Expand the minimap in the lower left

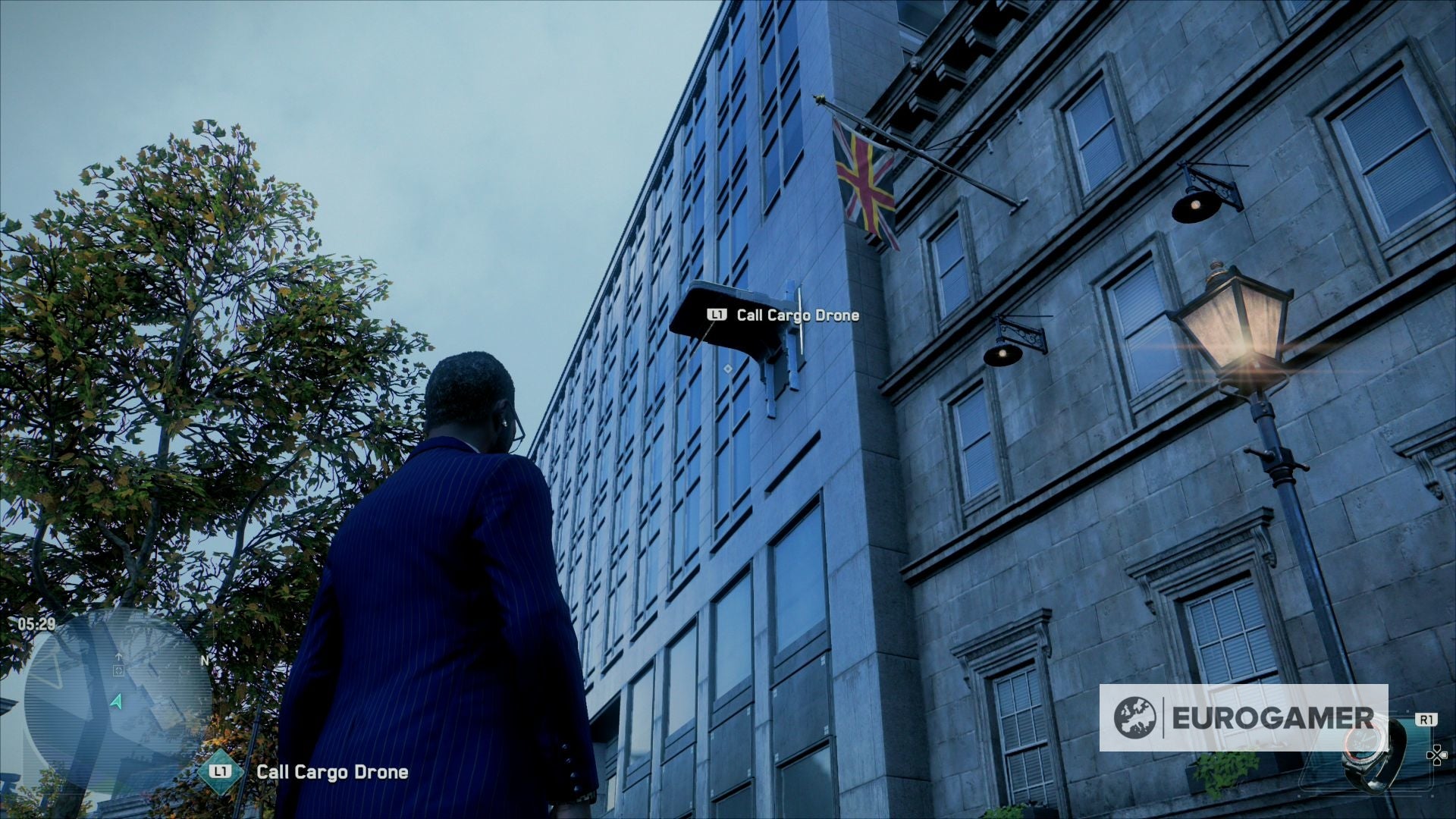[x=114, y=720]
